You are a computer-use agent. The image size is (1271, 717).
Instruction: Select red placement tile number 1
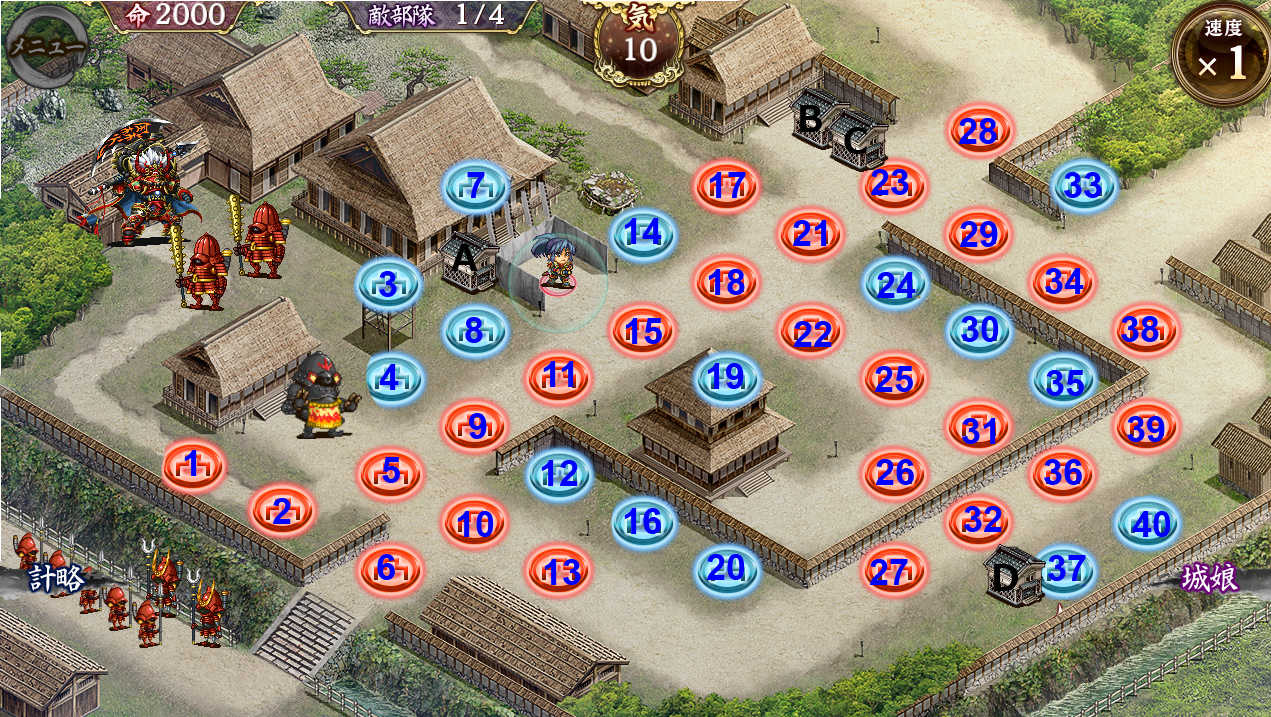[x=193, y=465]
